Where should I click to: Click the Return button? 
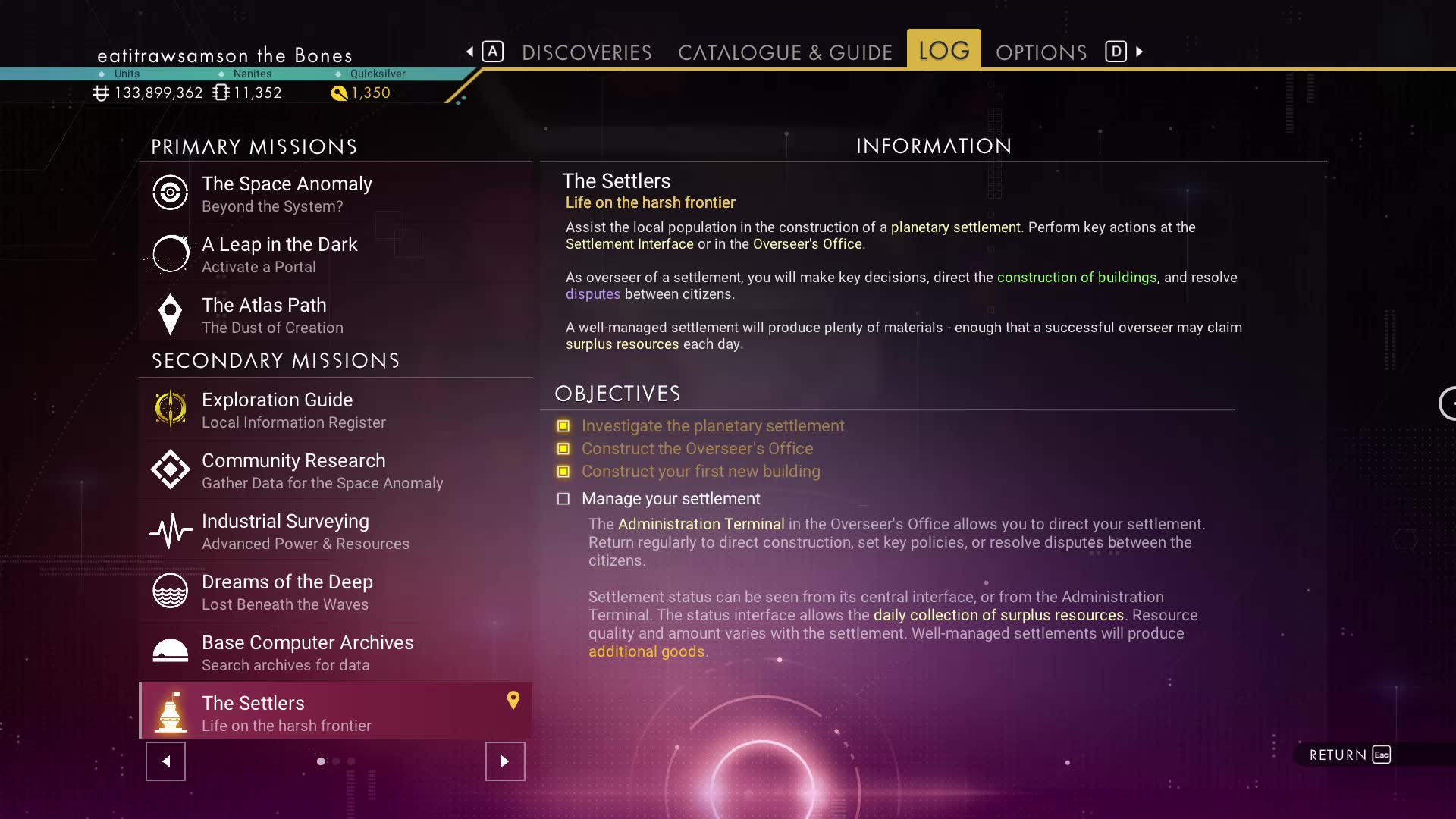pos(1349,755)
